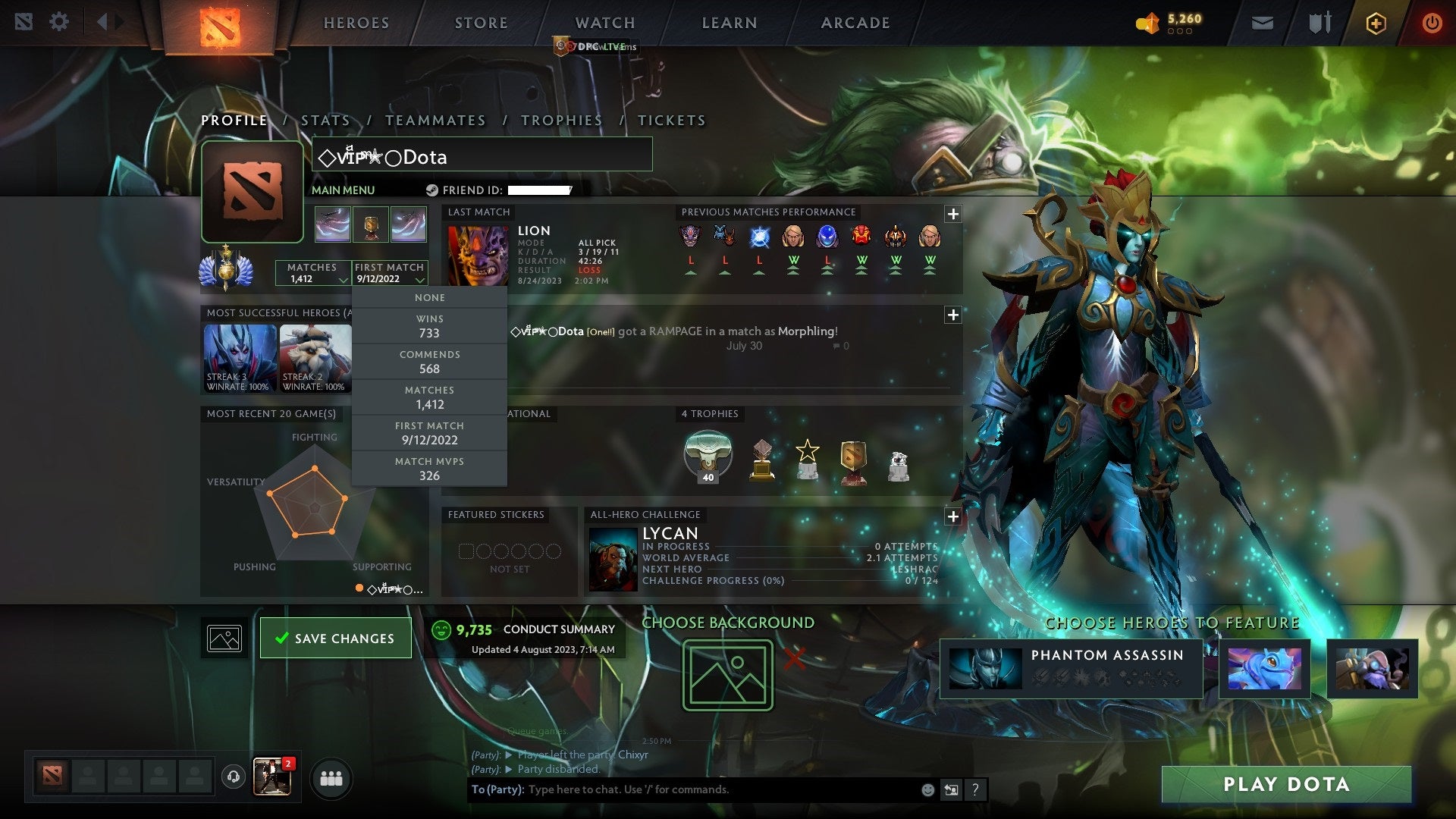Open the Trophies tab
Image resolution: width=1456 pixels, height=819 pixels.
(561, 121)
